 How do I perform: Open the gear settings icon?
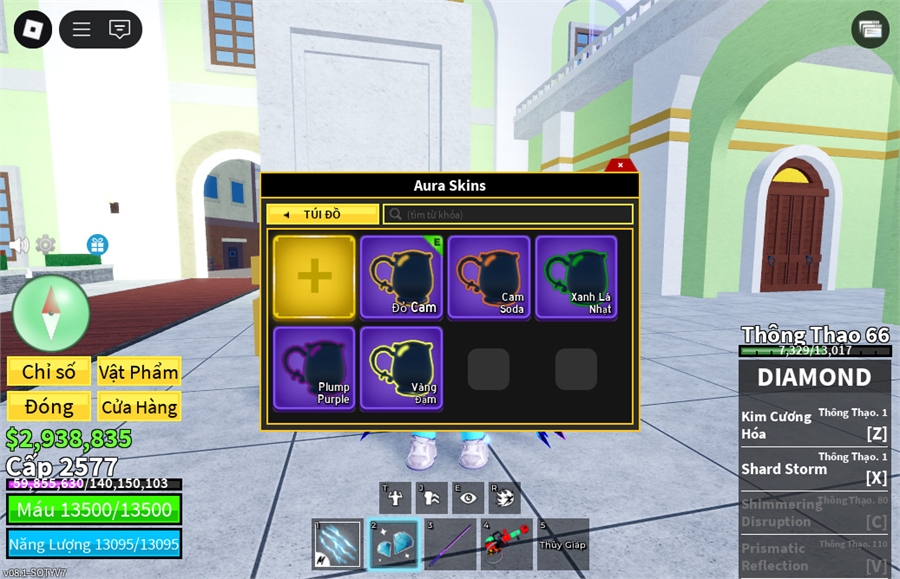[45, 244]
